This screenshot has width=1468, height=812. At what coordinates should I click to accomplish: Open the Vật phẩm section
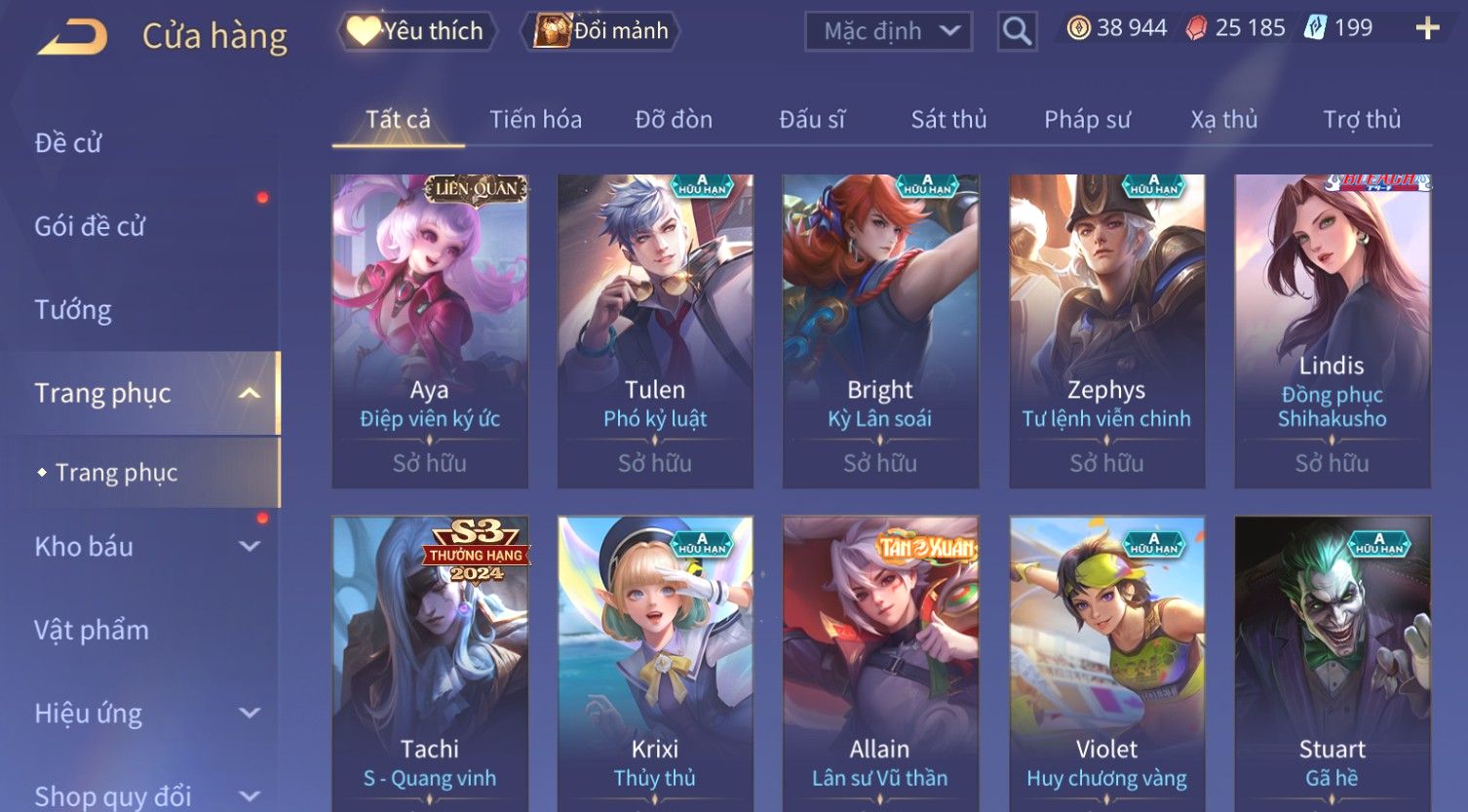(92, 631)
